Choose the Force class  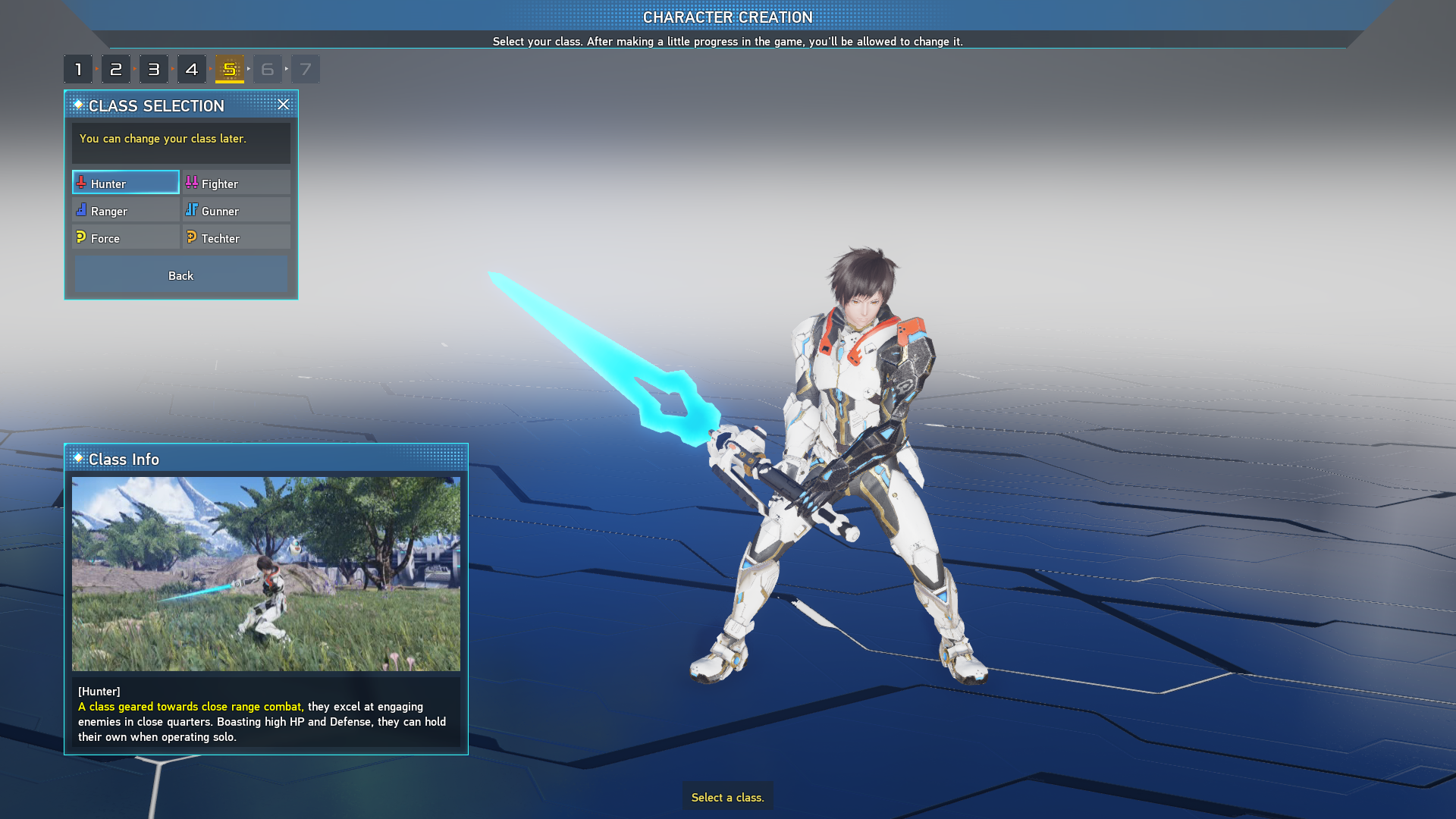pyautogui.click(x=125, y=237)
